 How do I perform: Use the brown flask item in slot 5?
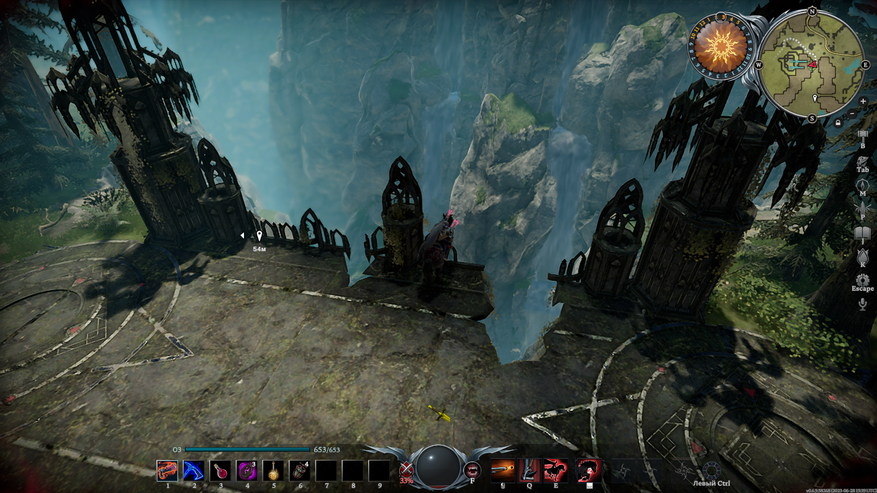[272, 469]
